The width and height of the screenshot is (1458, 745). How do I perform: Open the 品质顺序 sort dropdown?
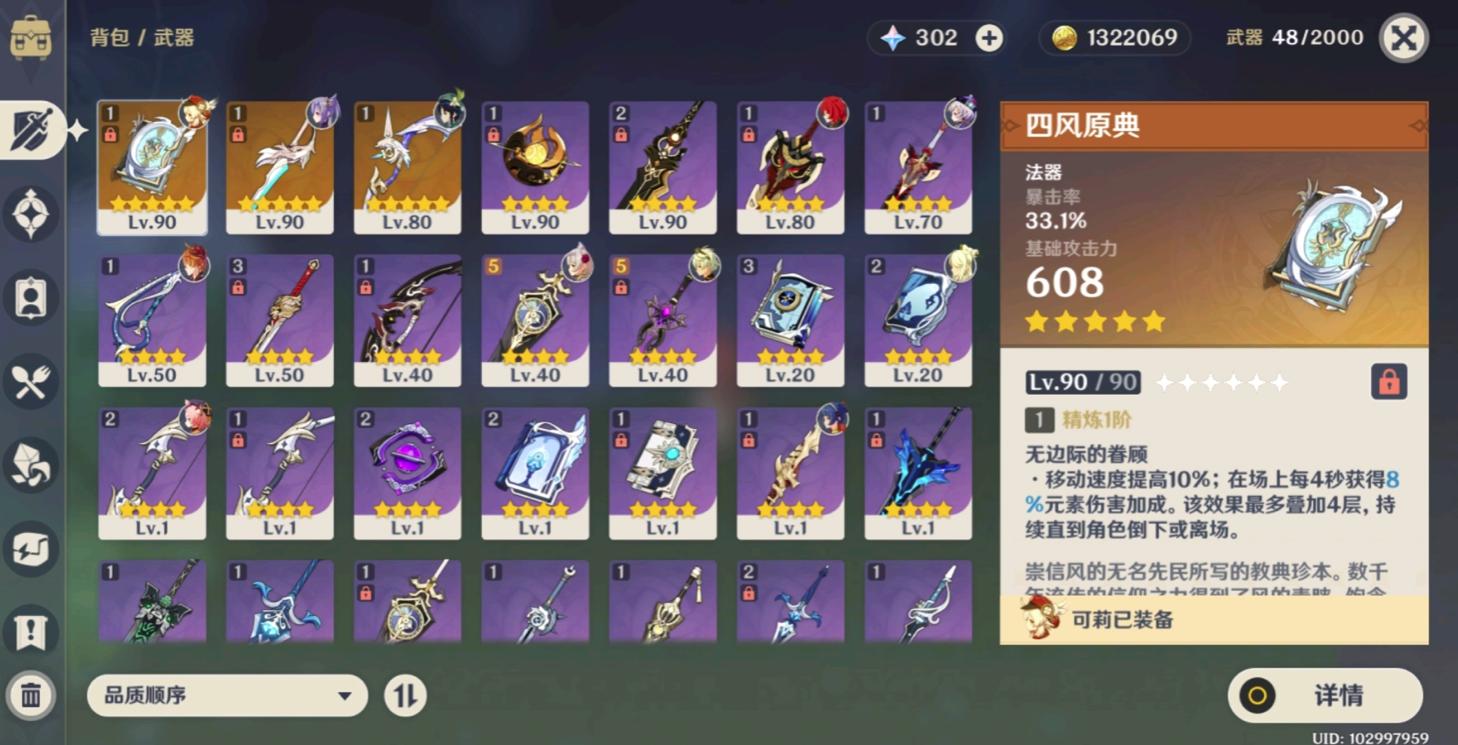pyautogui.click(x=227, y=696)
